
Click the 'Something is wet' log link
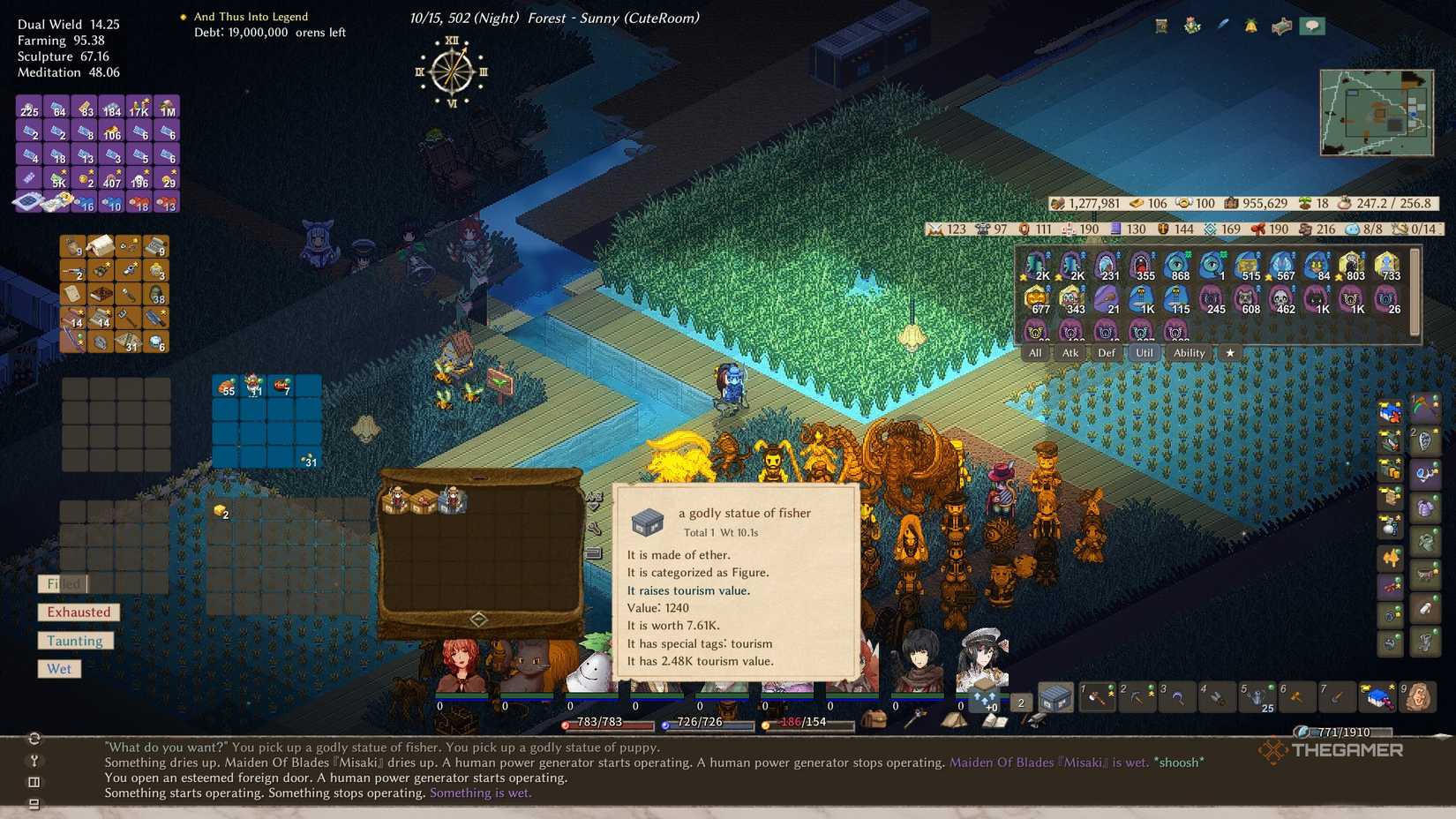480,793
